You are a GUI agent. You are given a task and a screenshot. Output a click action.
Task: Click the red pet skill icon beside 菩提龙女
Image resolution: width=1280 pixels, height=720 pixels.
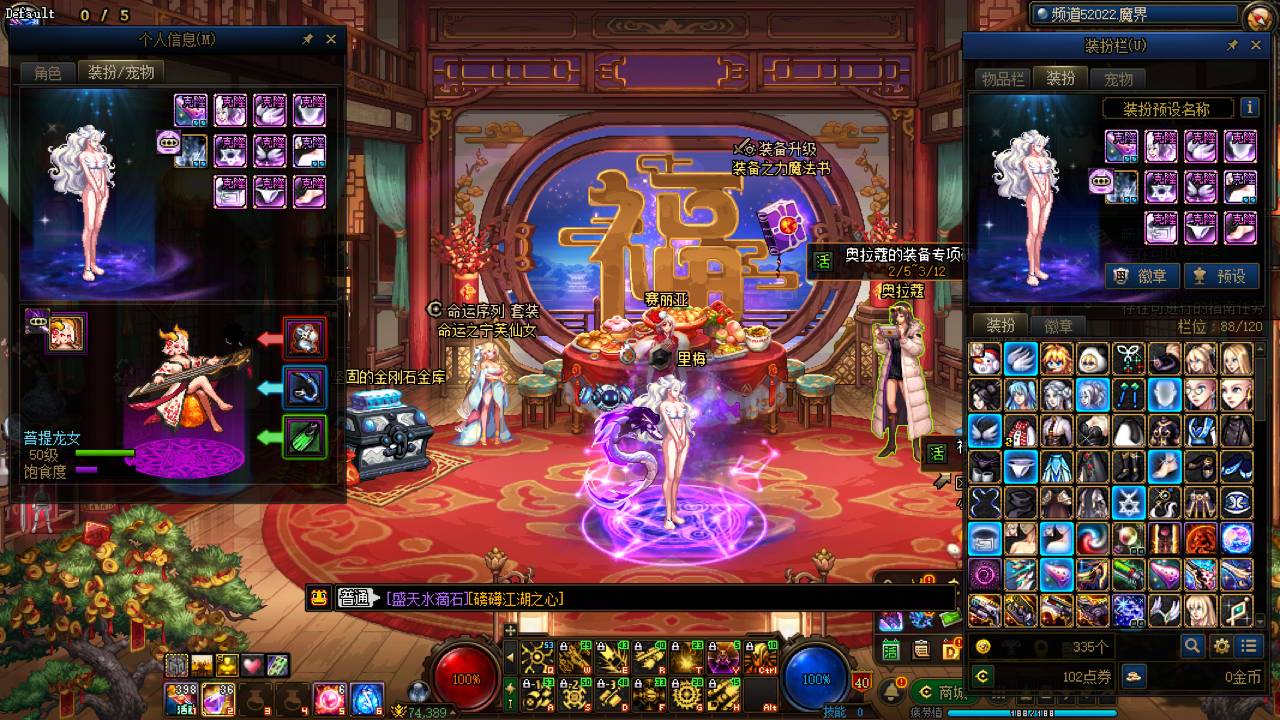point(304,339)
